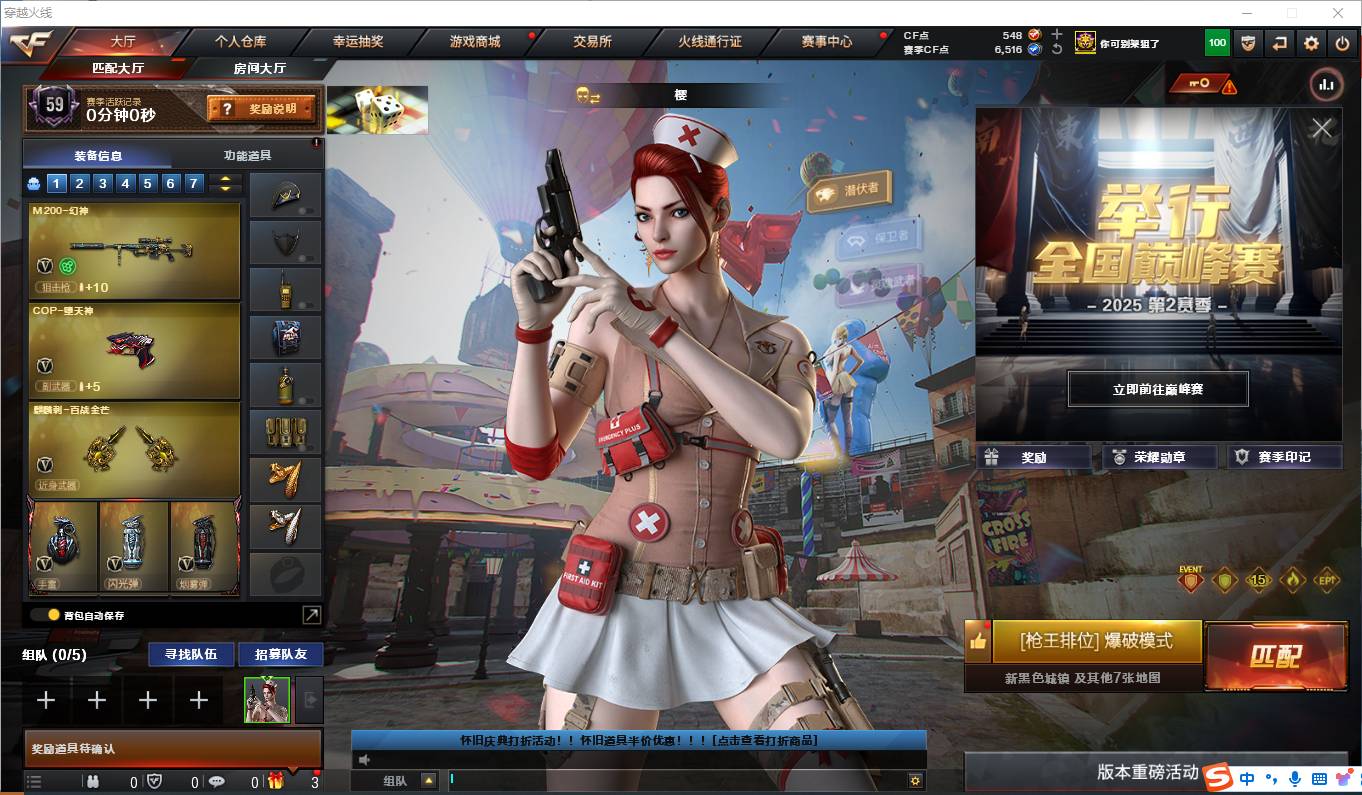Mute chat with the speaker icon
The height and width of the screenshot is (795, 1362).
pyautogui.click(x=364, y=759)
